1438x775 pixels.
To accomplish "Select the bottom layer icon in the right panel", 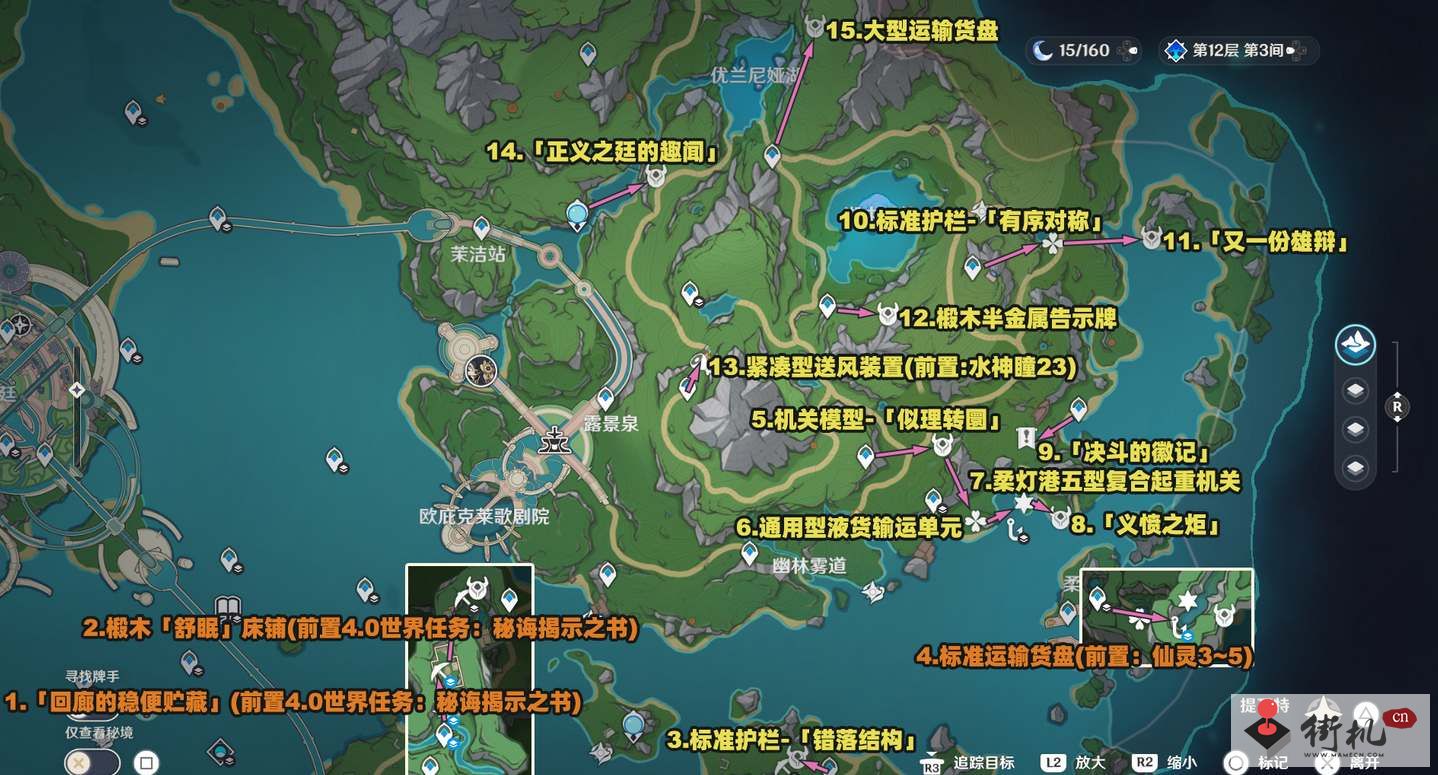I will point(1355,466).
